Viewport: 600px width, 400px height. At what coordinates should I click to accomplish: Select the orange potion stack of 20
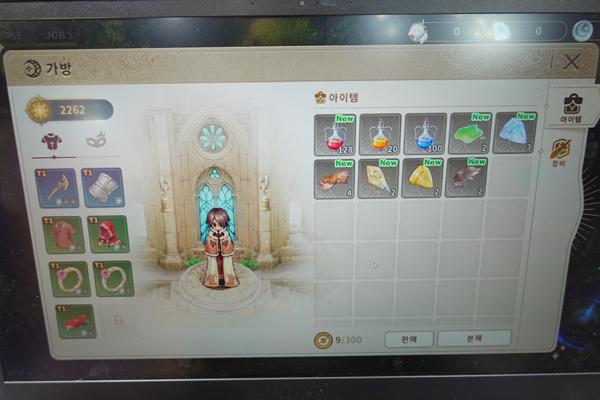click(x=379, y=133)
